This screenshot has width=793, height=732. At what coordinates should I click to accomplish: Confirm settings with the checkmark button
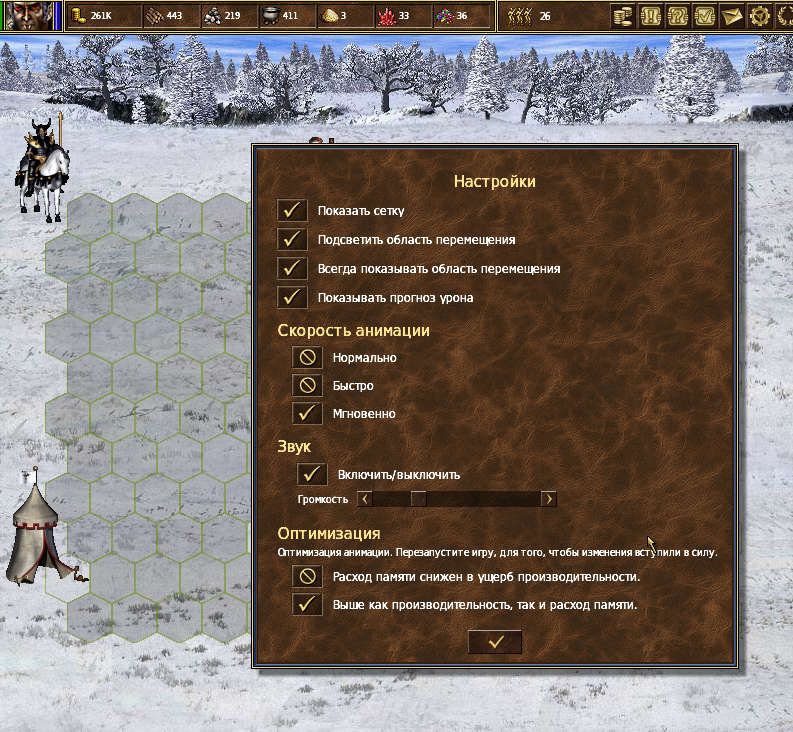coord(495,642)
